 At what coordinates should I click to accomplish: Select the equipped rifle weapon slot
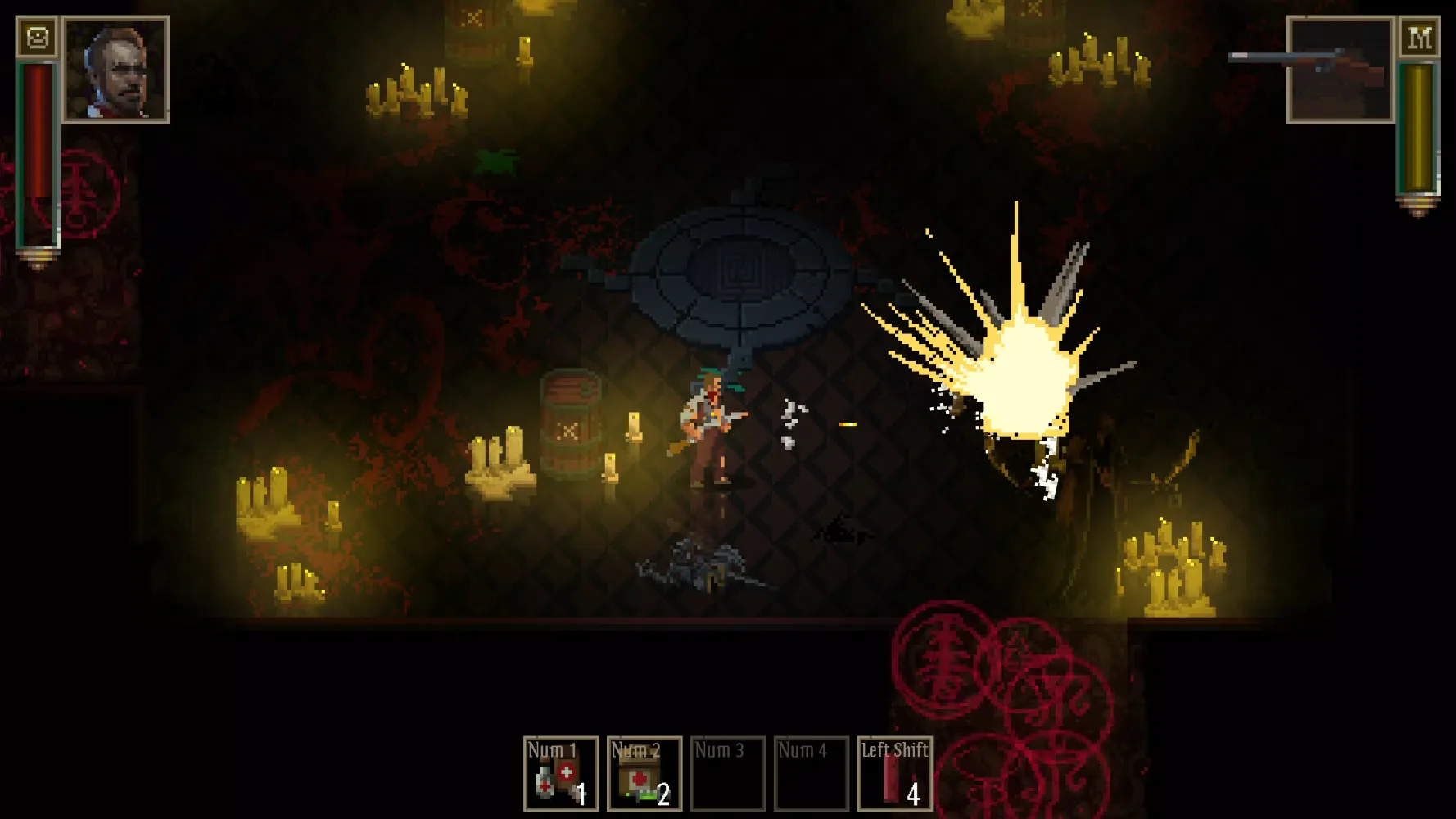click(1340, 70)
